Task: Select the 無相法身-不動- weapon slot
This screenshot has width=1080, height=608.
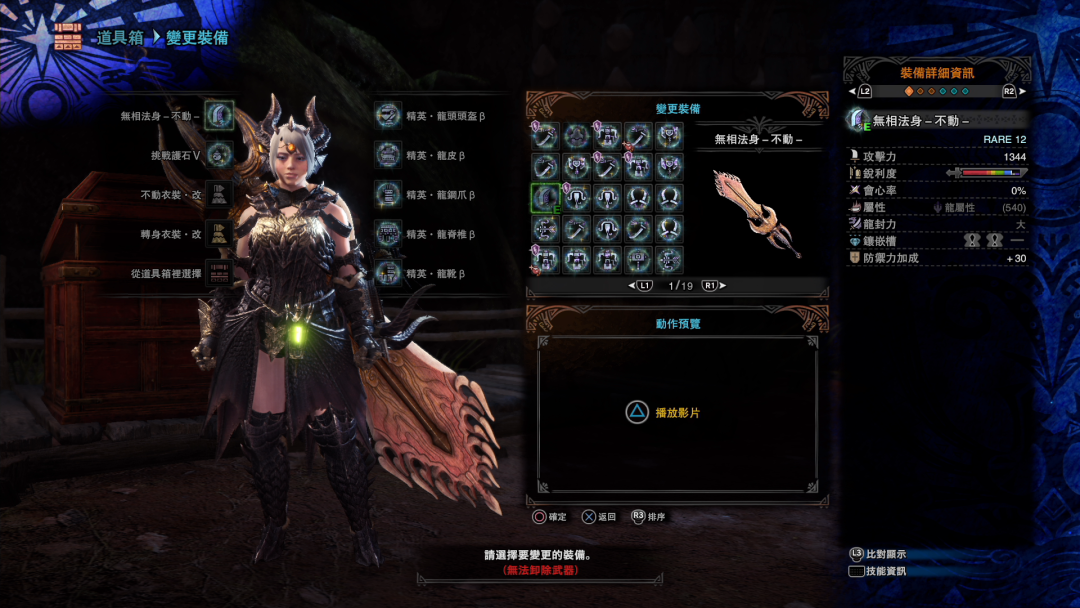Action: click(219, 115)
